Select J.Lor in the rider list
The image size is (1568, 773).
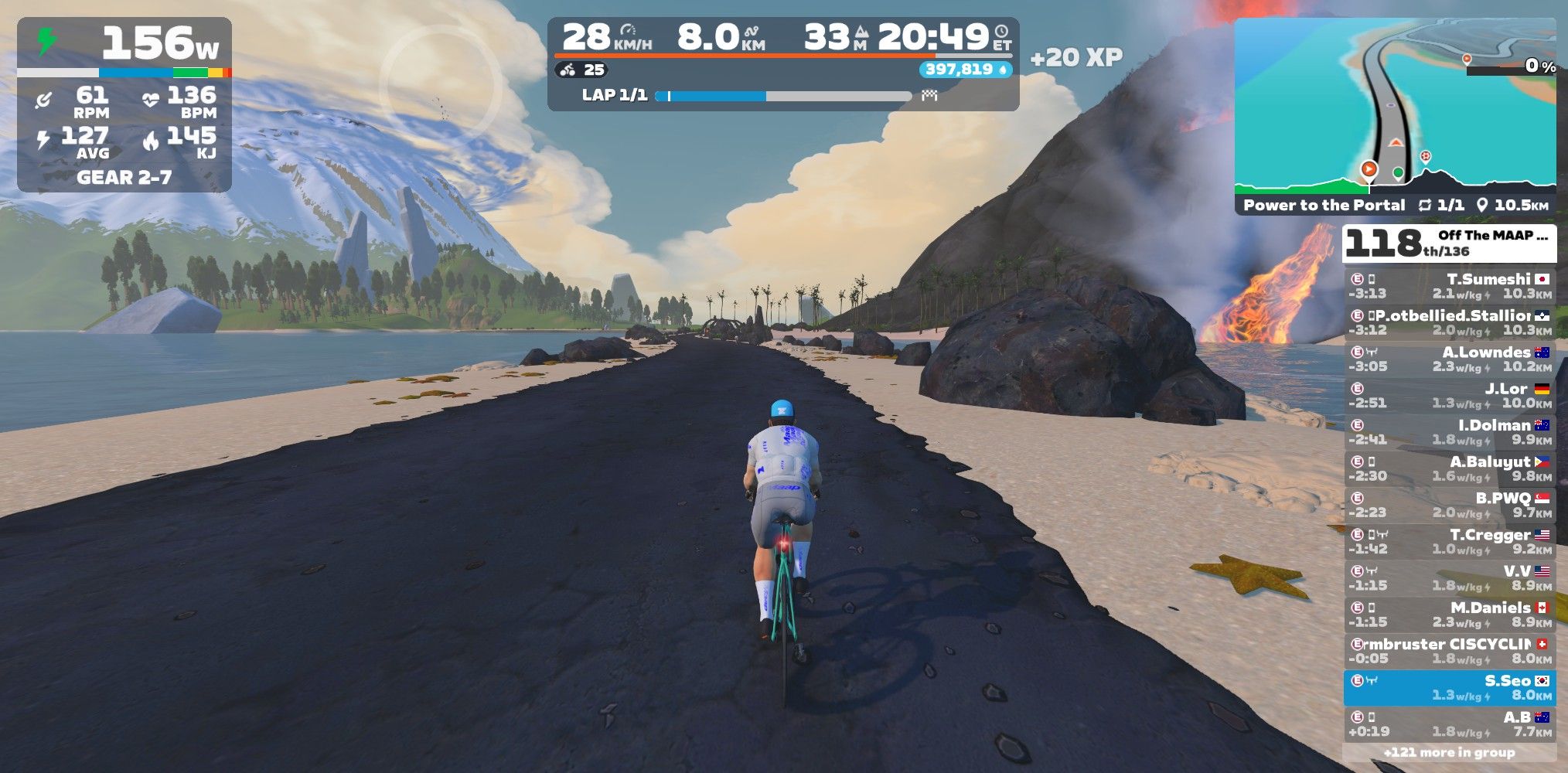1449,396
